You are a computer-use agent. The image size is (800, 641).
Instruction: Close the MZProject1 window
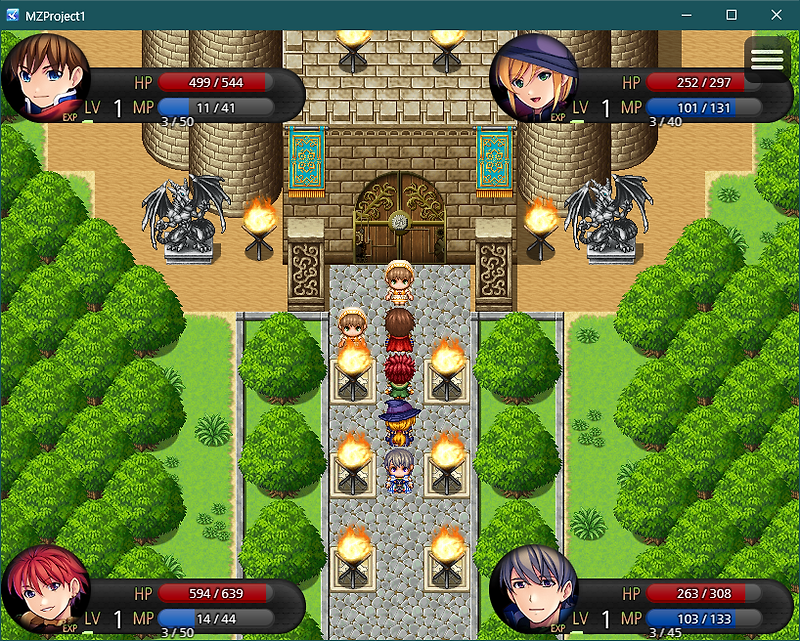777,15
